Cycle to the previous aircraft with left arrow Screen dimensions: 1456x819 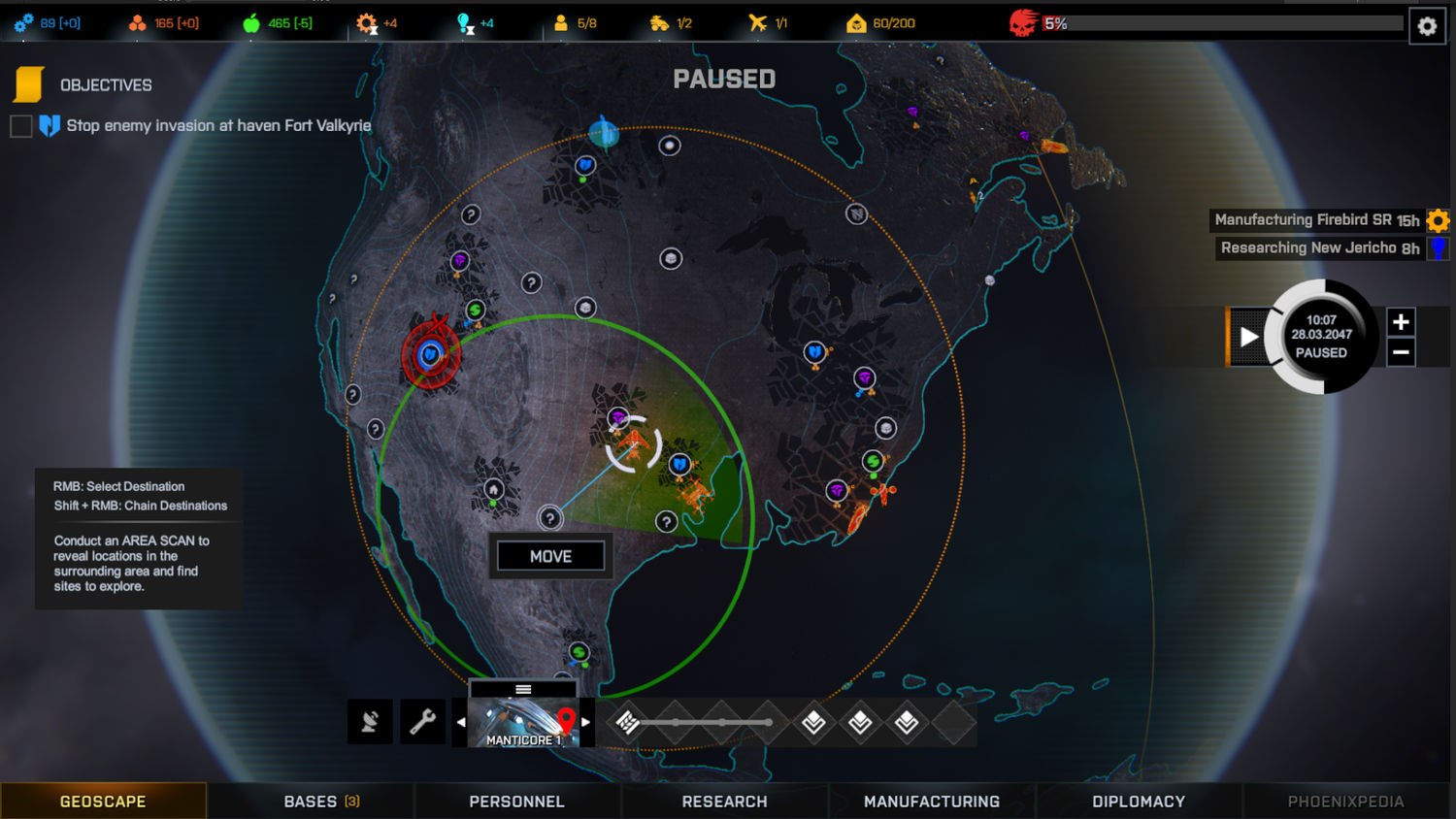point(460,723)
